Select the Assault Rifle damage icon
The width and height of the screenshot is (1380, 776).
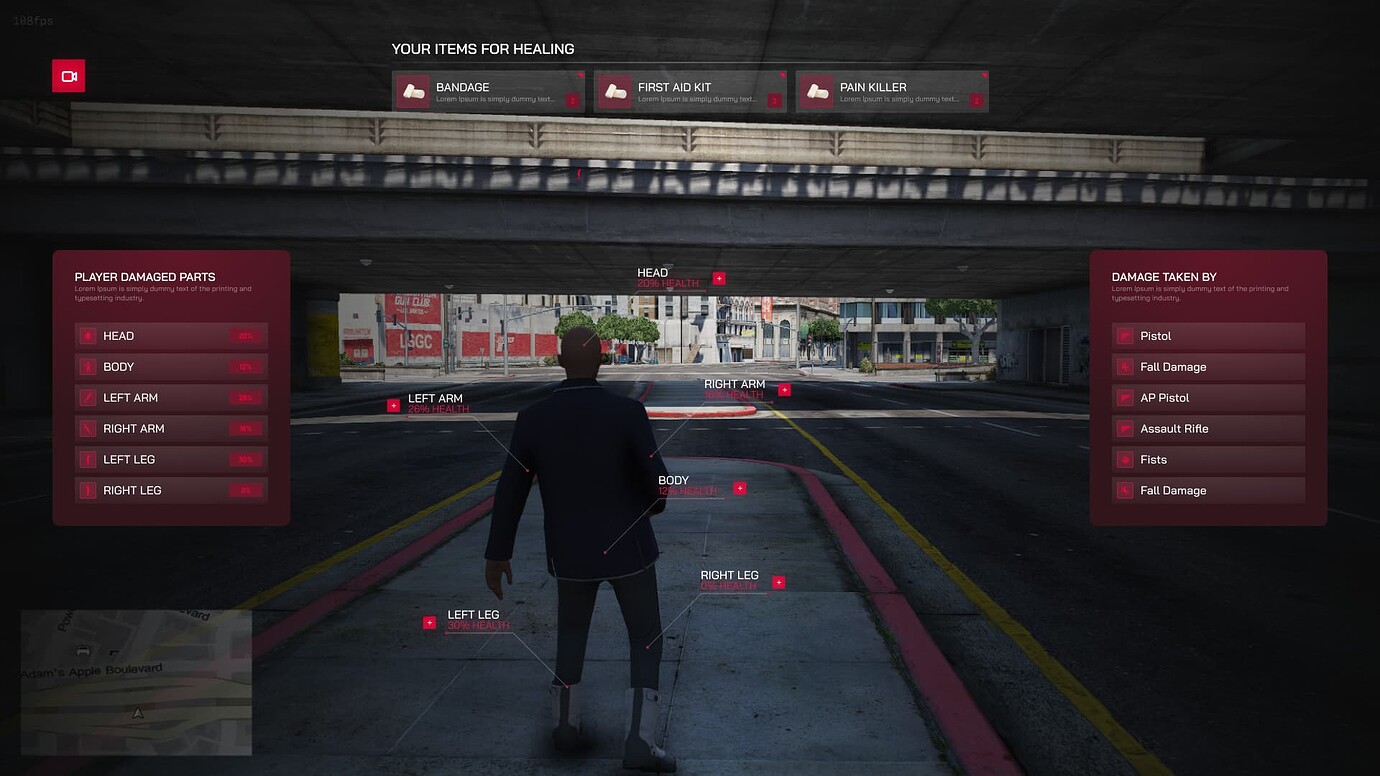coord(1125,428)
